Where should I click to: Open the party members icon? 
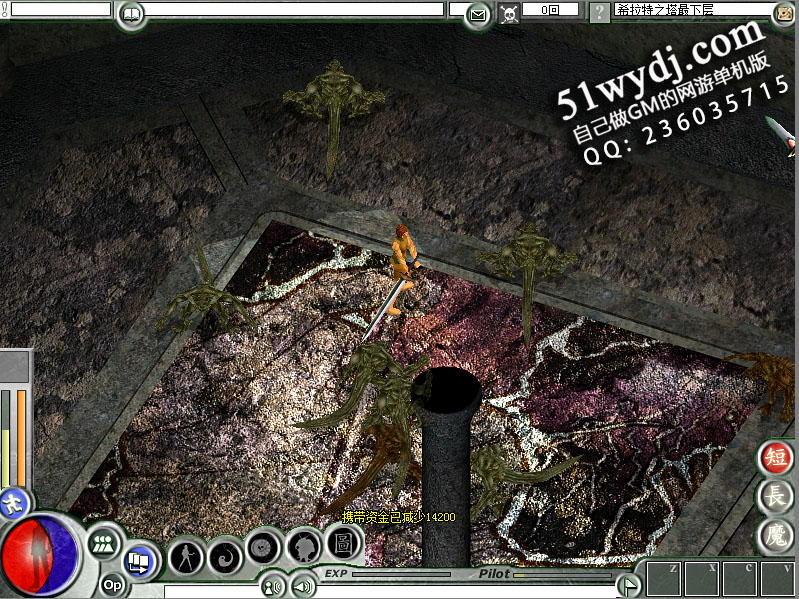103,544
